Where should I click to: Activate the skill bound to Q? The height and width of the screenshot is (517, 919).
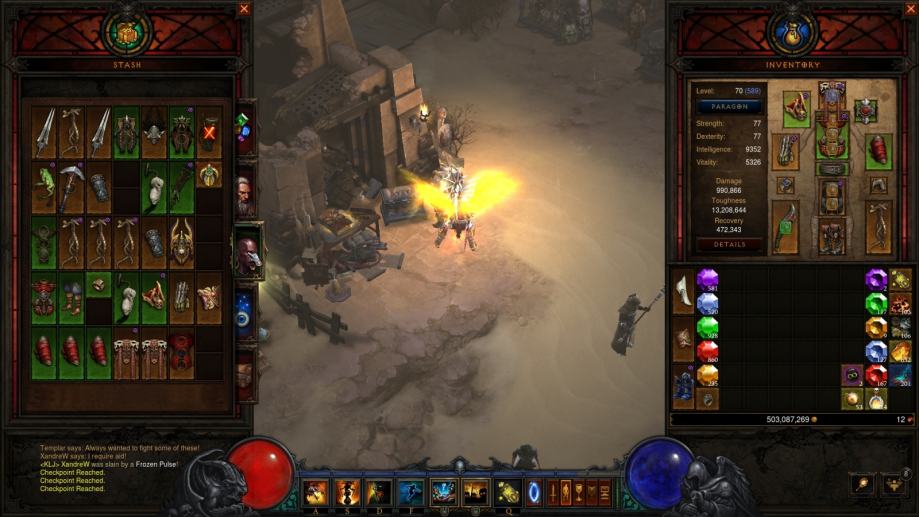[506, 492]
